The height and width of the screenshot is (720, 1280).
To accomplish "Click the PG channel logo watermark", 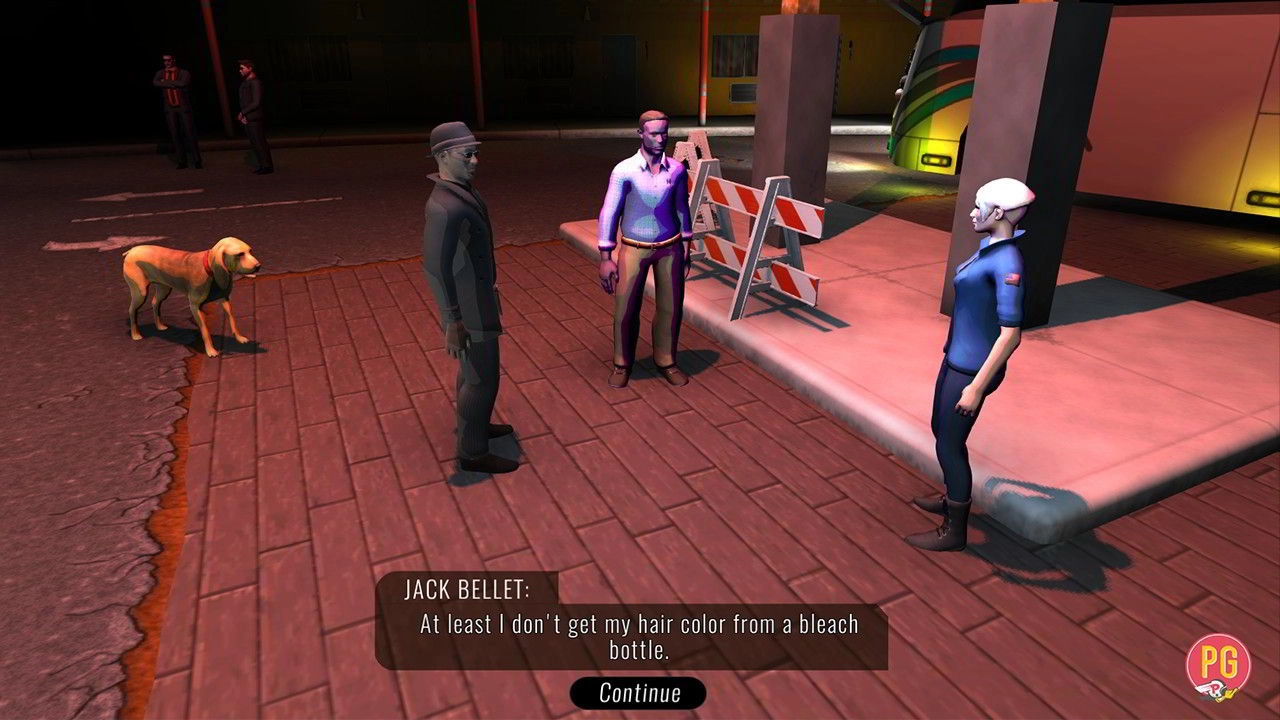I will pos(1218,666).
